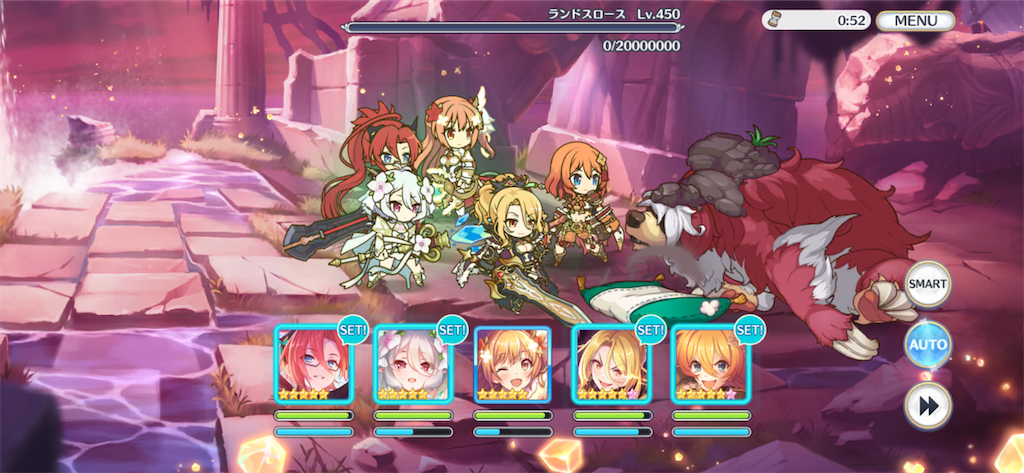Activate the fast-forward speed button
1024x473 pixels.
[927, 405]
